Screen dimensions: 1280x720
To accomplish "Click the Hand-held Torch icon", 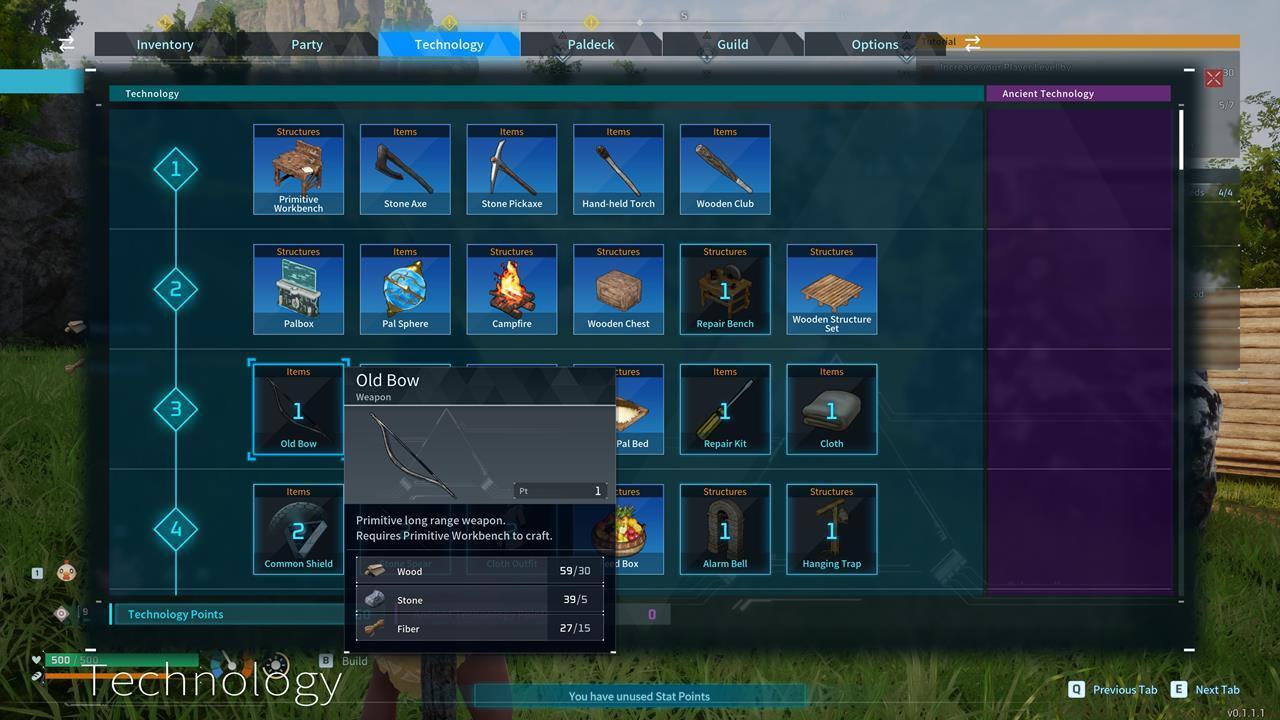I will [x=618, y=168].
